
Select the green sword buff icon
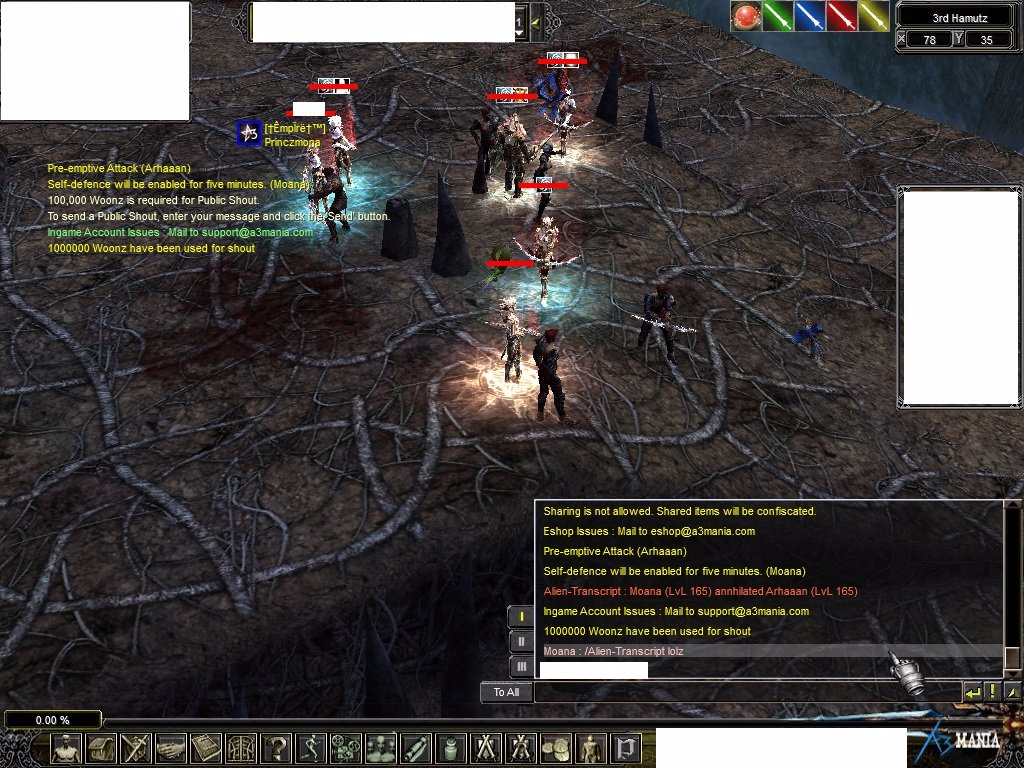[778, 16]
